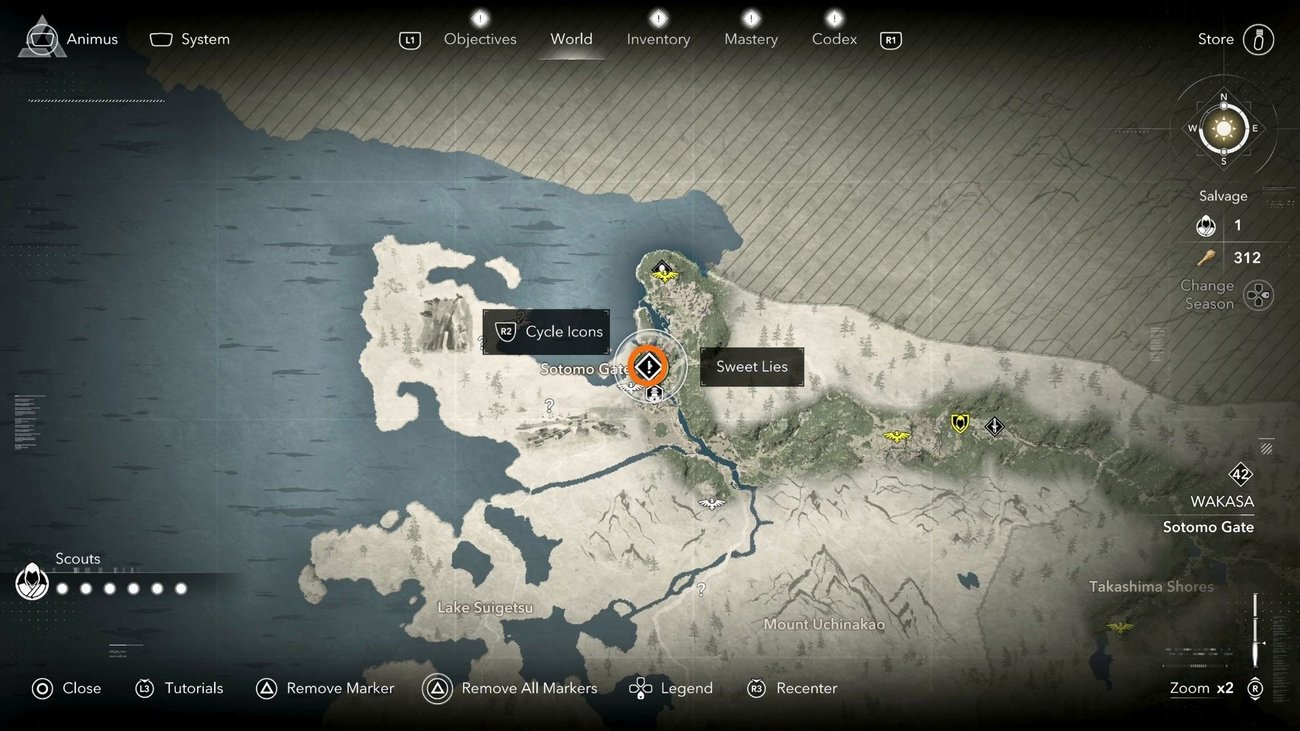
Task: Select the World tab
Action: pos(571,39)
